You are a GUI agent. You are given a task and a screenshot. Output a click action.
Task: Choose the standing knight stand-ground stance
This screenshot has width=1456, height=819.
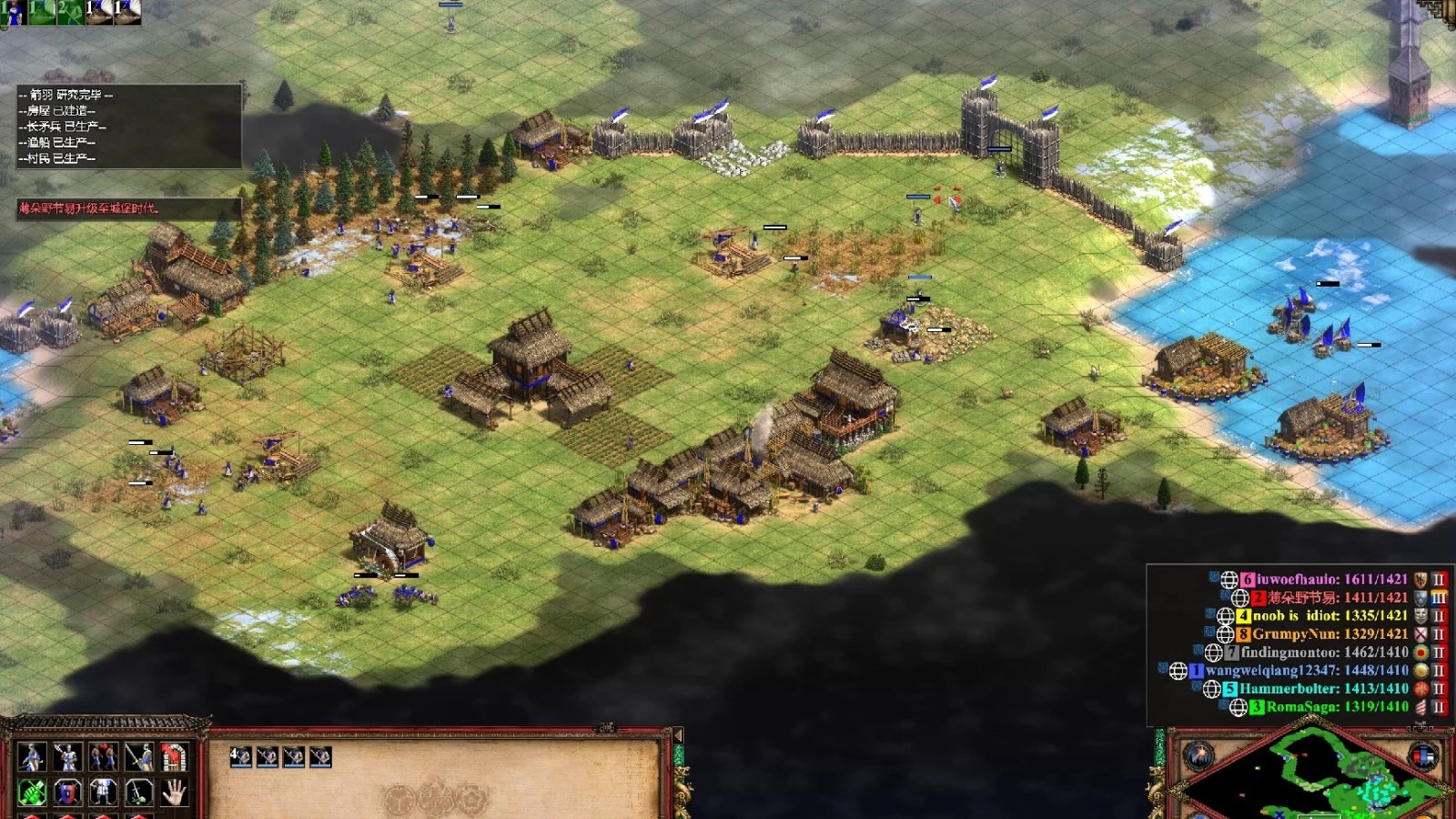click(x=103, y=792)
